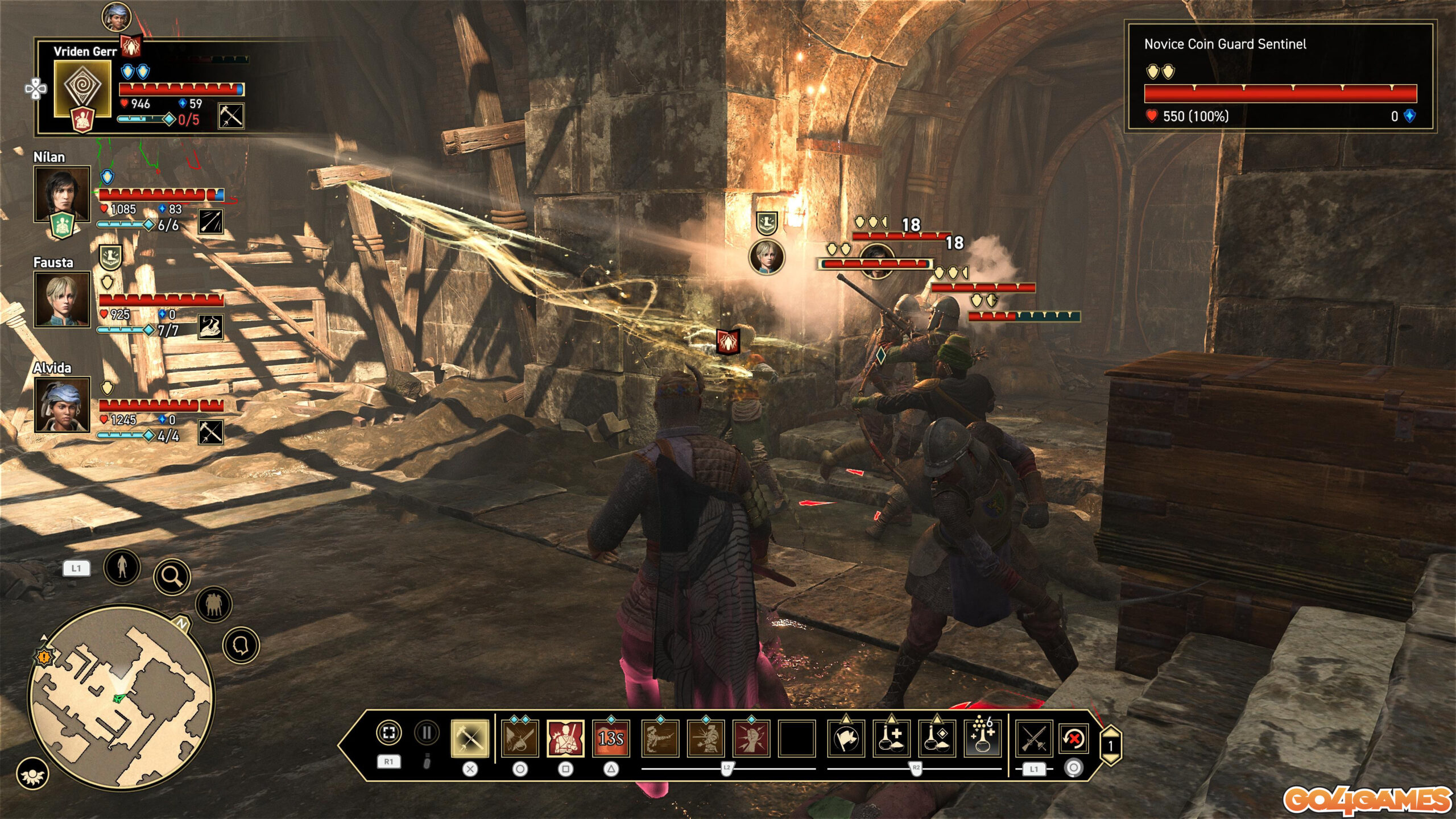
Task: Click Vriden Gerr's spiral emblem portrait
Action: (82, 88)
